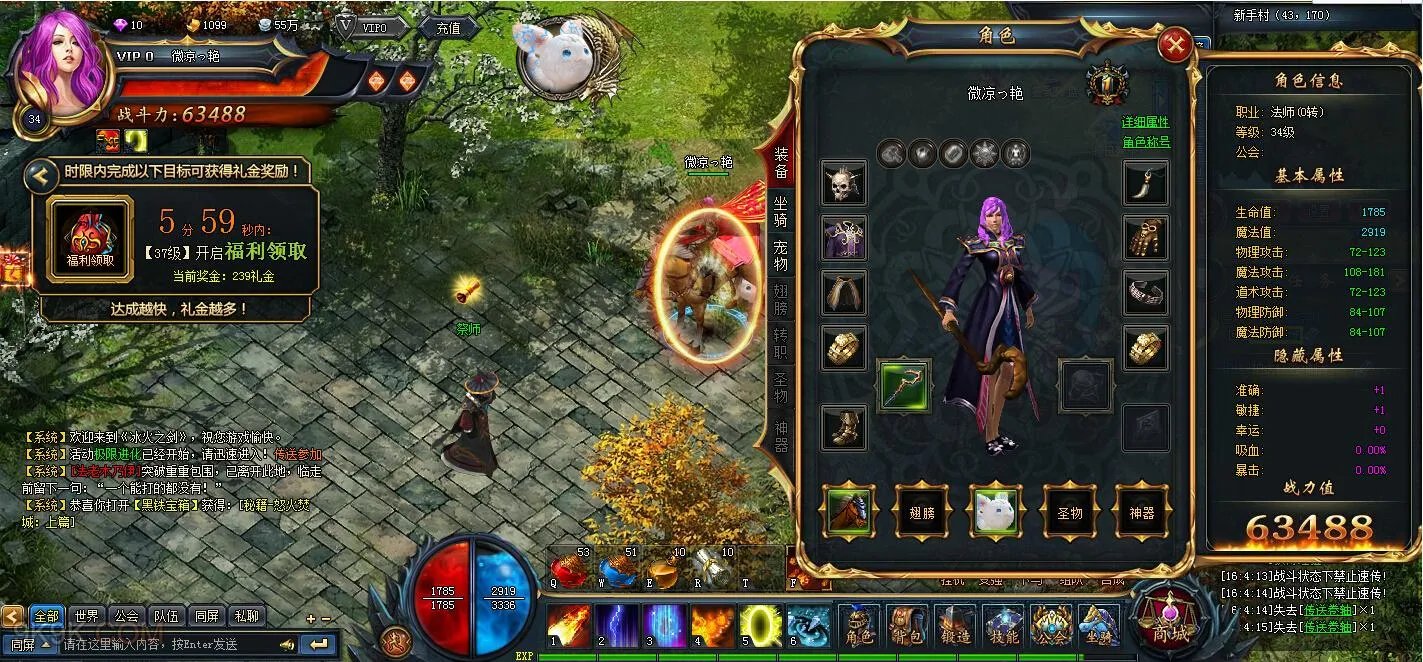Select the skull helmet equipment slot
Viewport: 1423px width, 662px height.
point(844,183)
